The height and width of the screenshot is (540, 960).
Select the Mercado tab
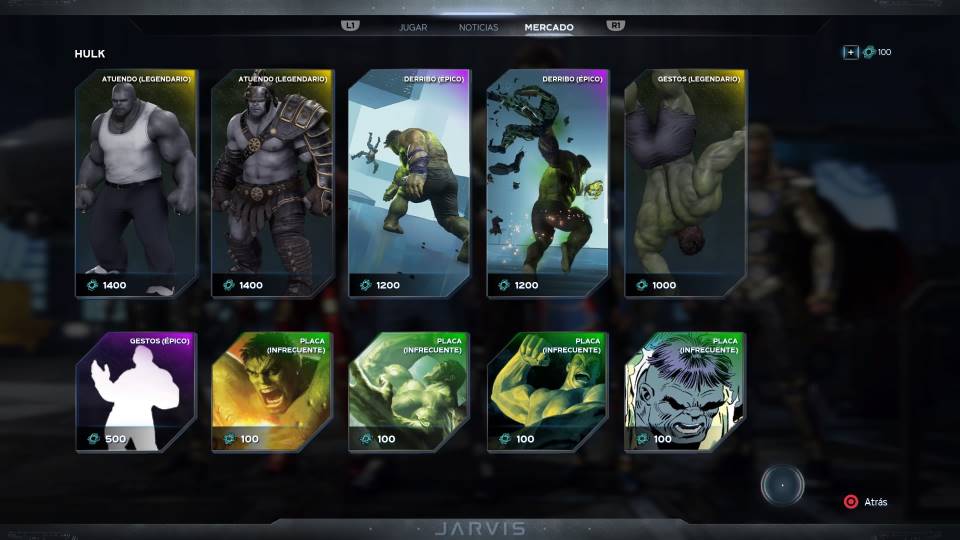point(549,27)
